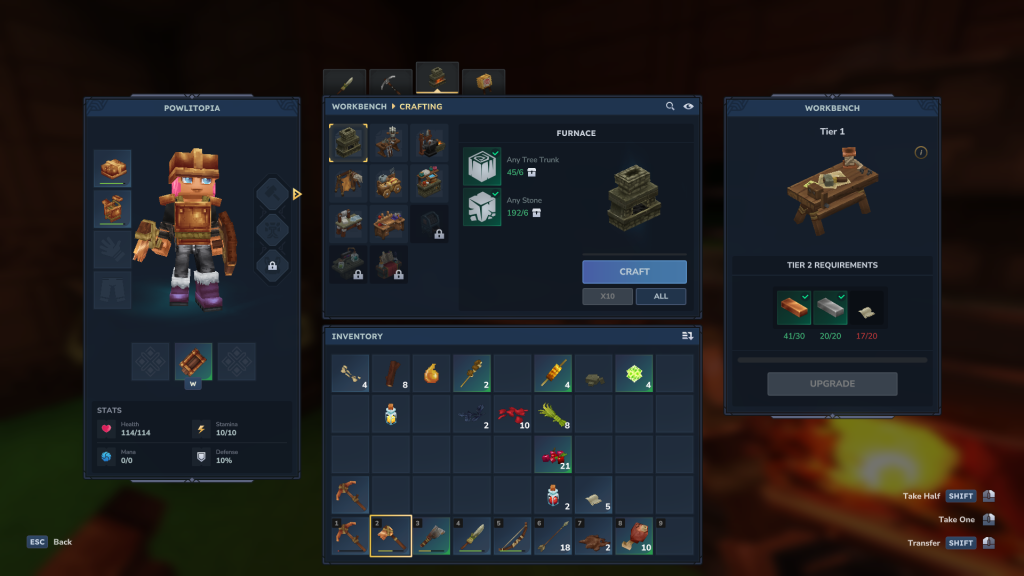The image size is (1024, 576).
Task: Click the green crystal item stack
Action: coord(633,373)
